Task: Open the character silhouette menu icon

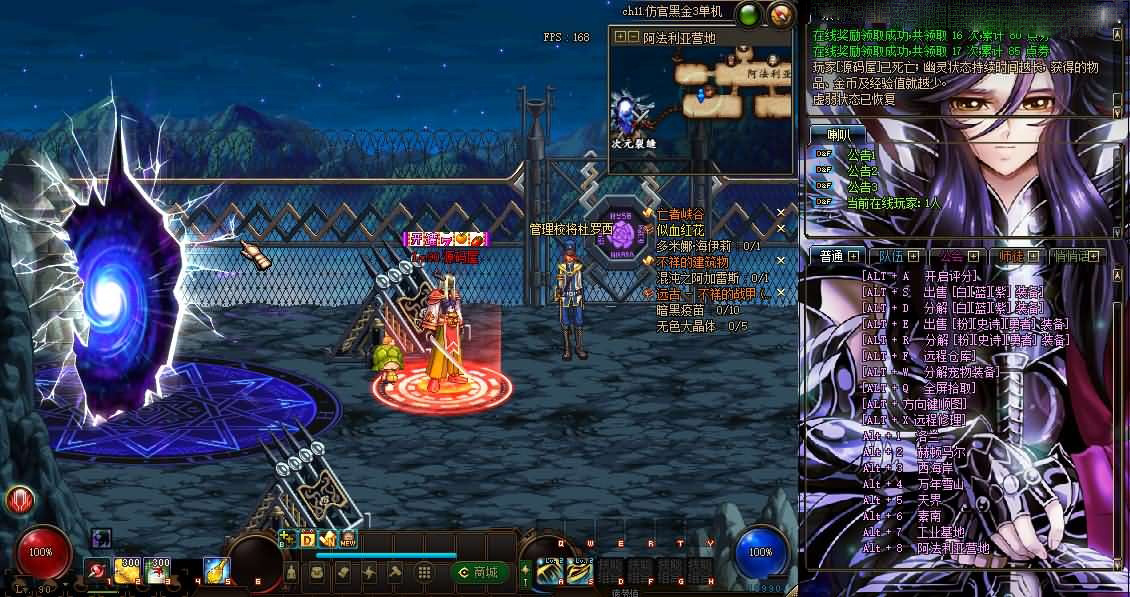Action: click(291, 572)
